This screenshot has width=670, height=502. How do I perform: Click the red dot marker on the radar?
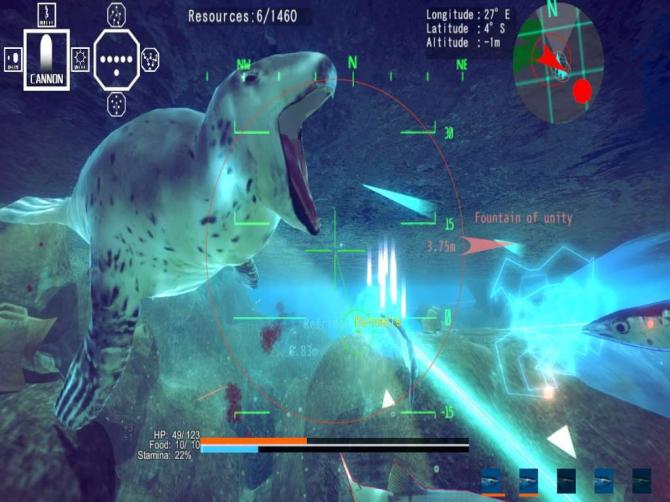583,91
